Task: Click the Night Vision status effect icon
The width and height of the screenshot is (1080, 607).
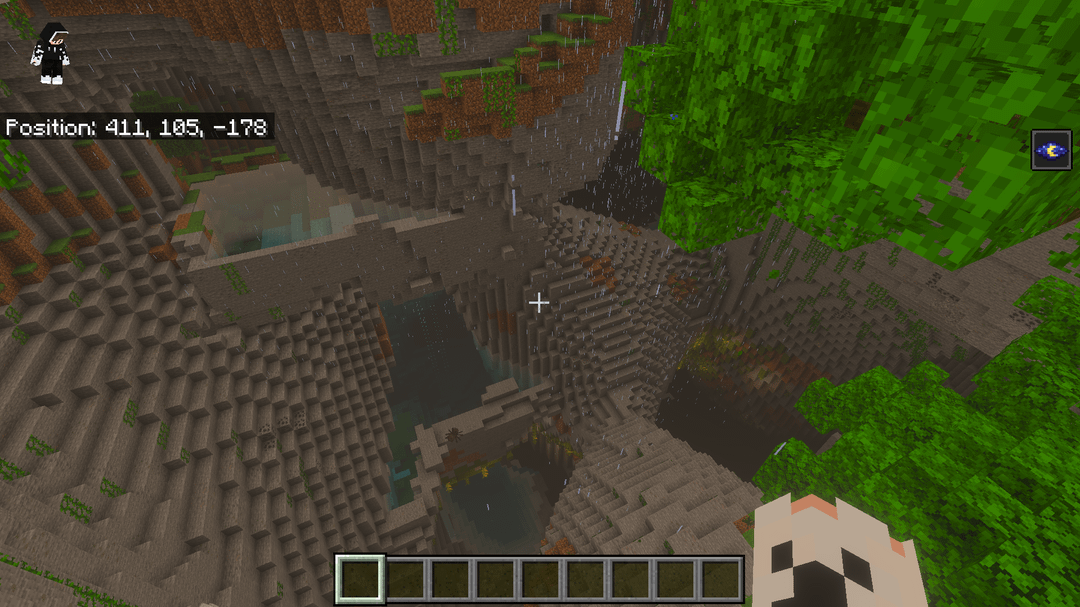Action: click(x=1051, y=150)
